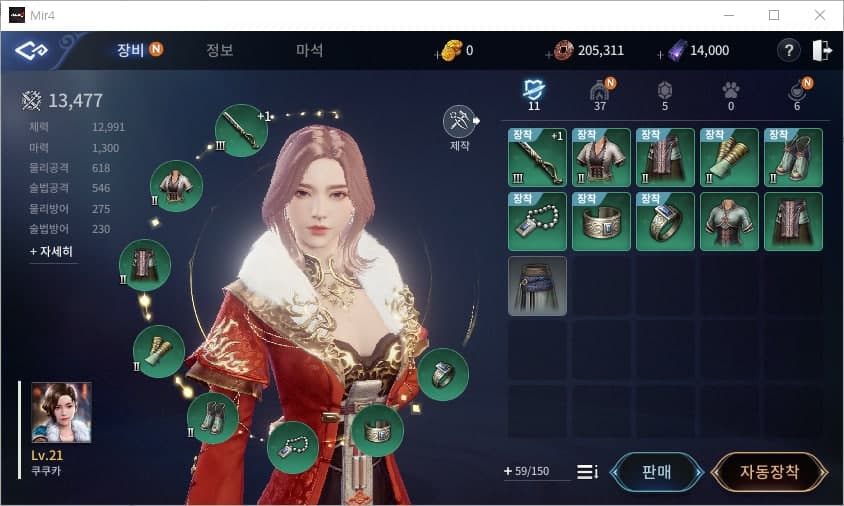
Task: Maximize the Mir4 window
Action: [773, 15]
